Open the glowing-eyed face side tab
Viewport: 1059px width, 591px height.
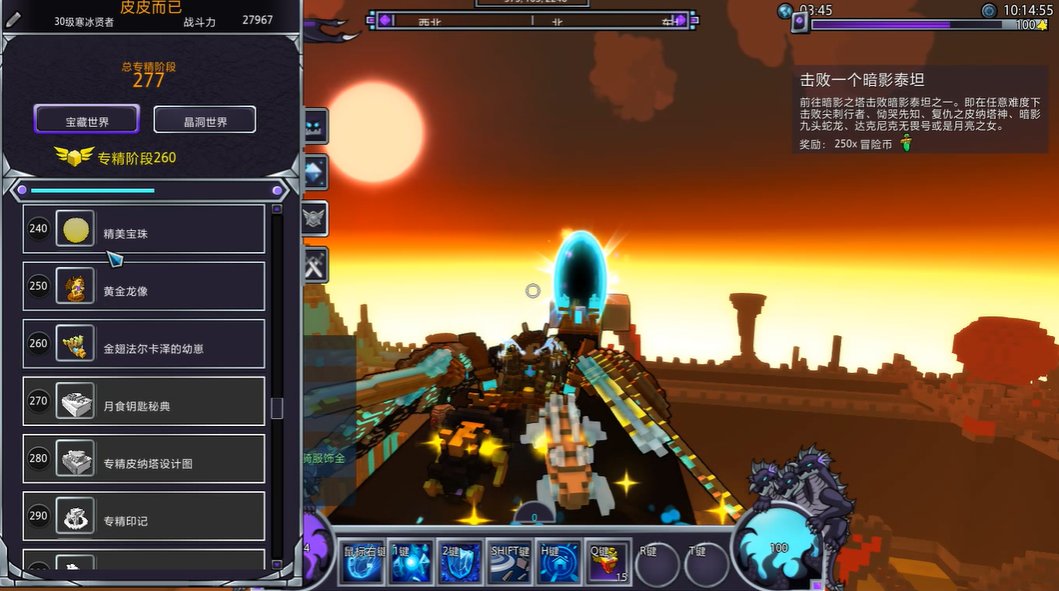point(316,125)
